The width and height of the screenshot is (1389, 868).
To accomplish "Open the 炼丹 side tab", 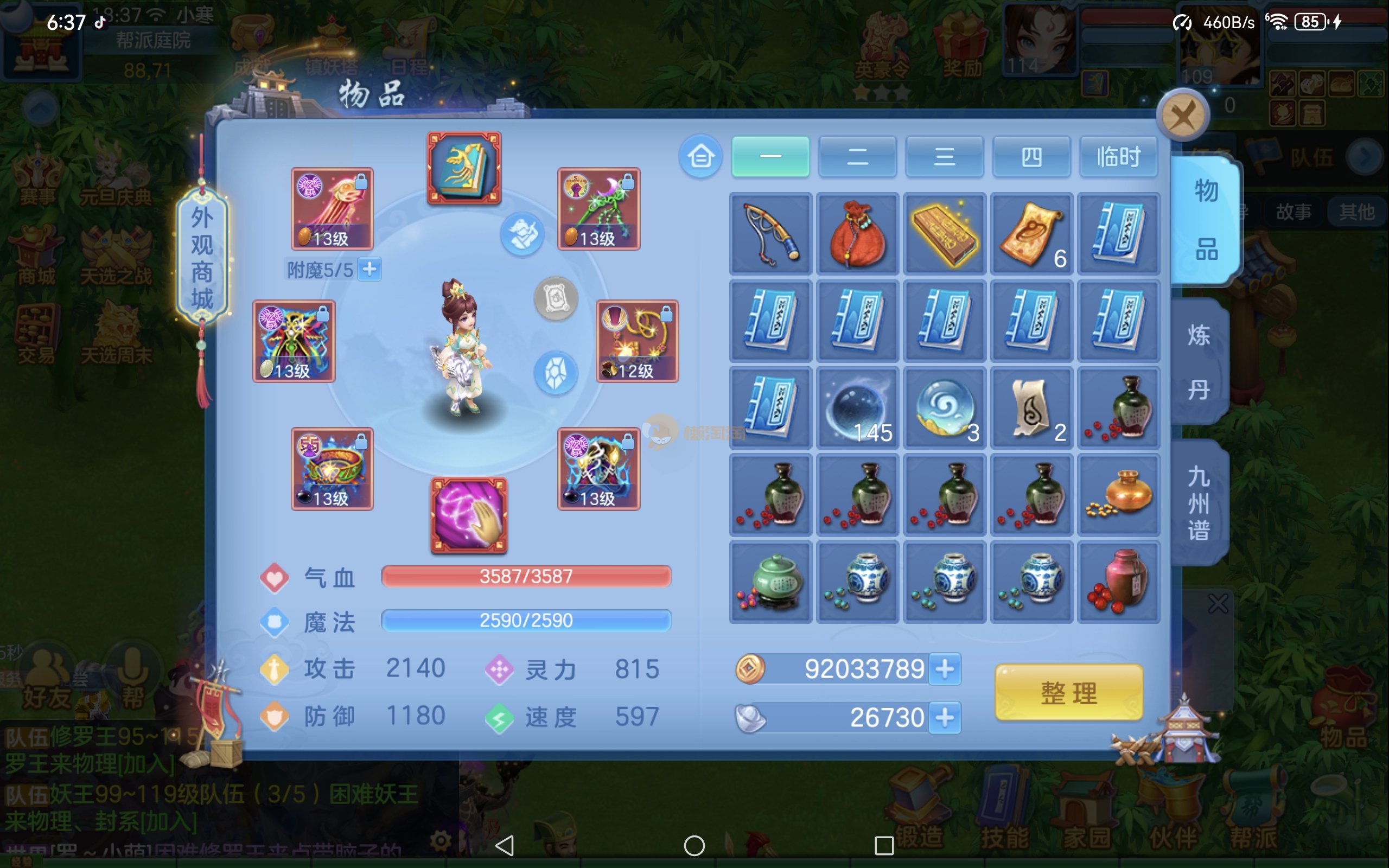I will tap(1199, 362).
